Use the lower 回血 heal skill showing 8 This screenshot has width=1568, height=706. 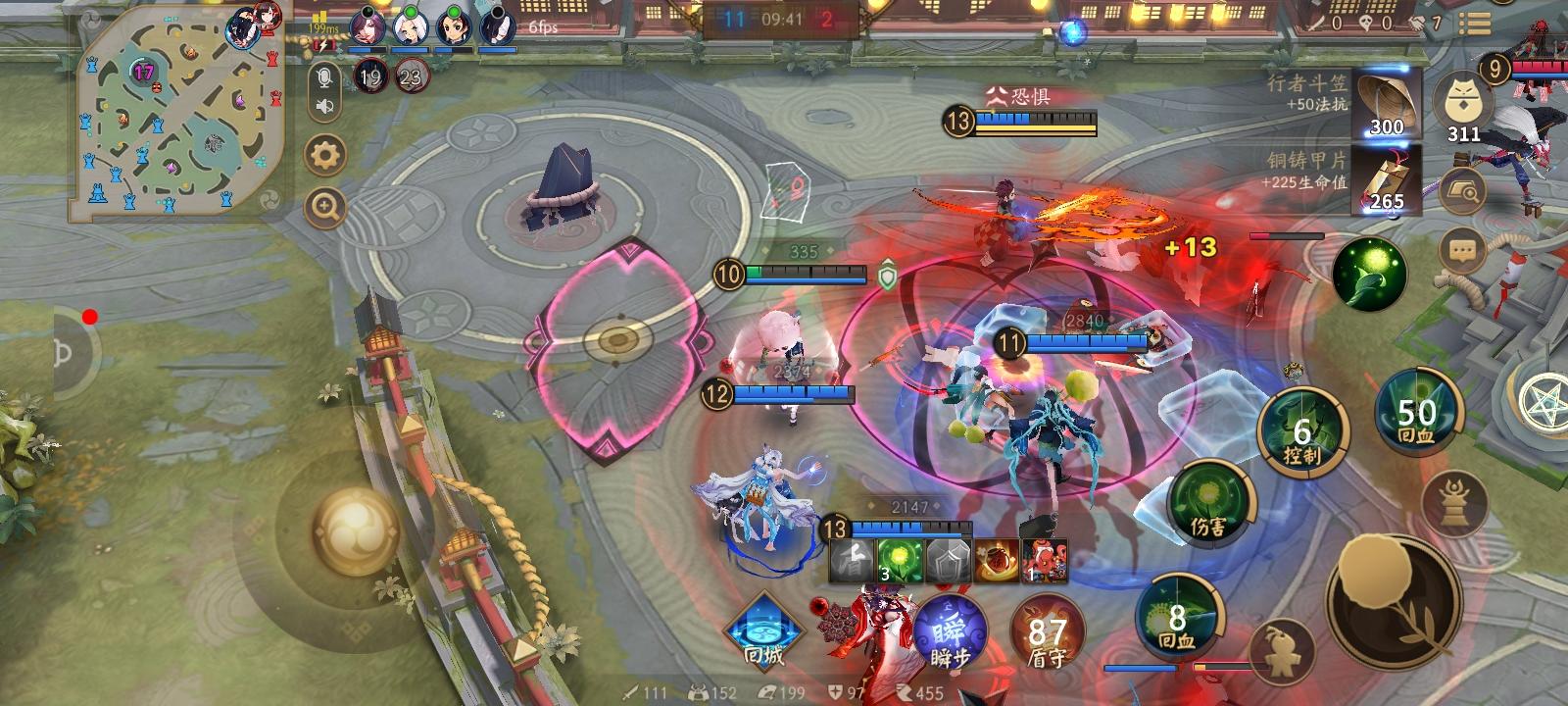(1177, 616)
